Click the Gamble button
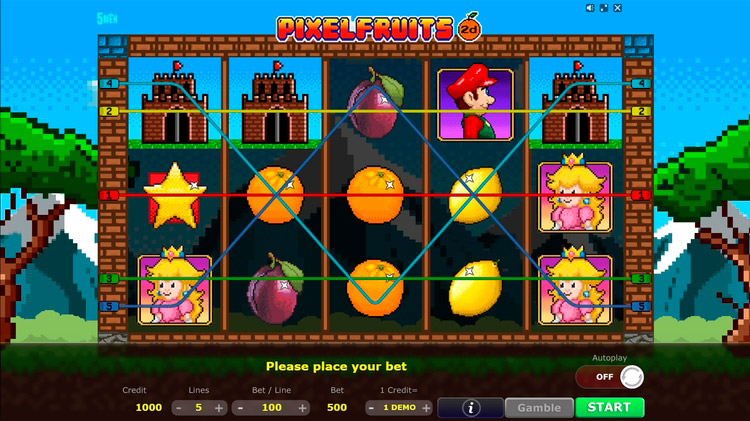 (538, 407)
